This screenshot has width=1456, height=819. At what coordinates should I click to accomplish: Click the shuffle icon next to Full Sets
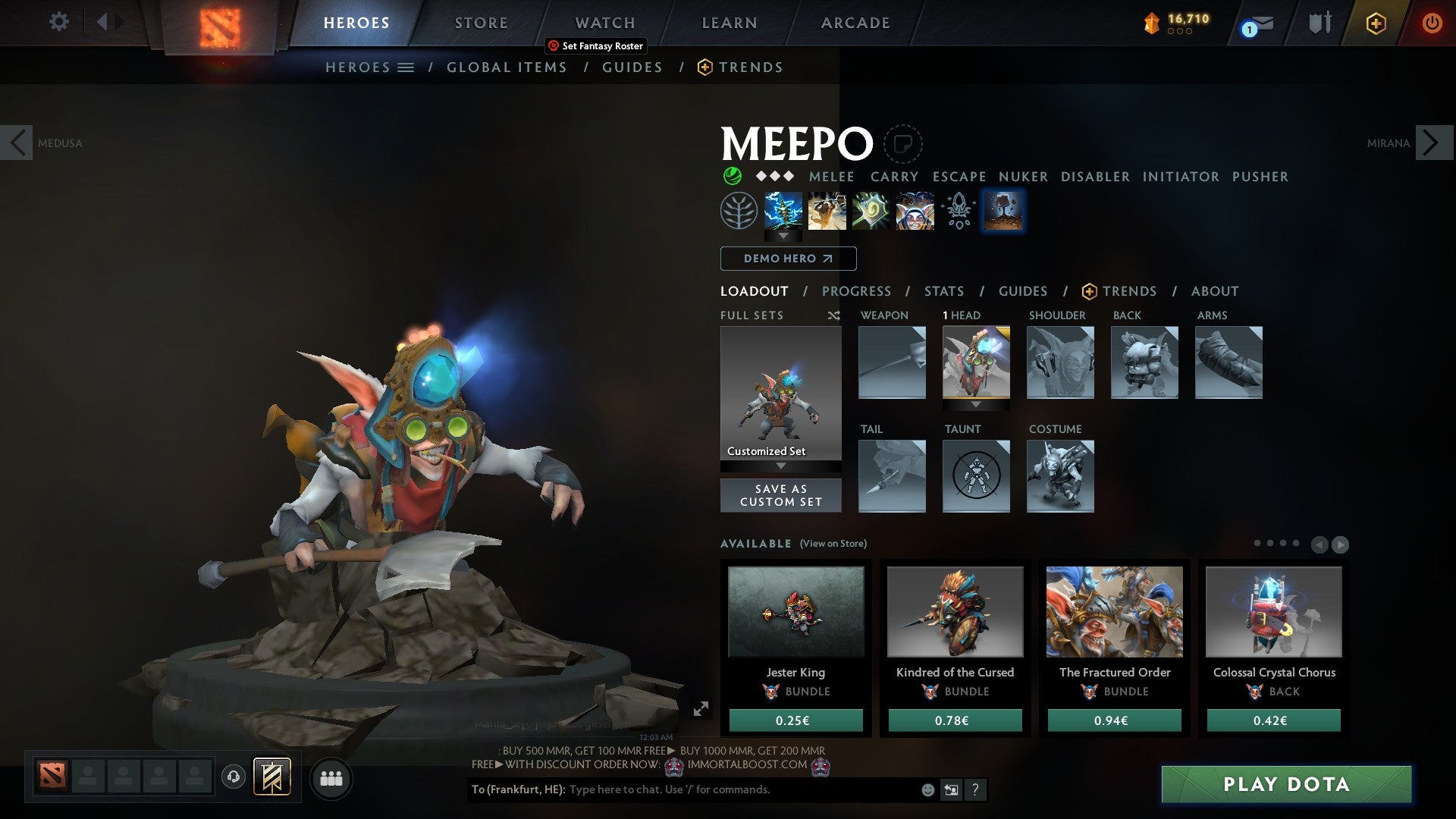(834, 315)
